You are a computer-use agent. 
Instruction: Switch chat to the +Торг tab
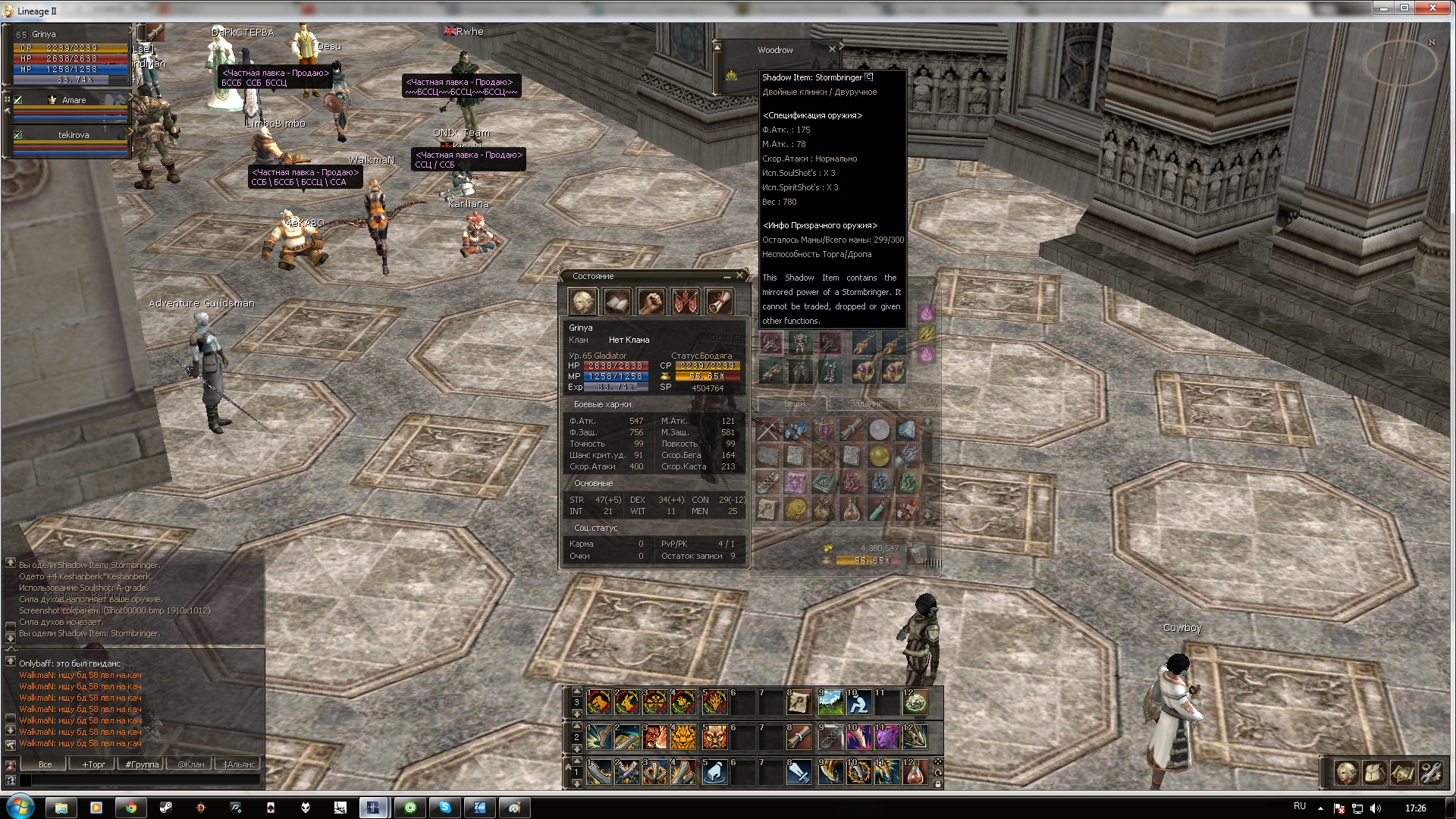(x=94, y=764)
